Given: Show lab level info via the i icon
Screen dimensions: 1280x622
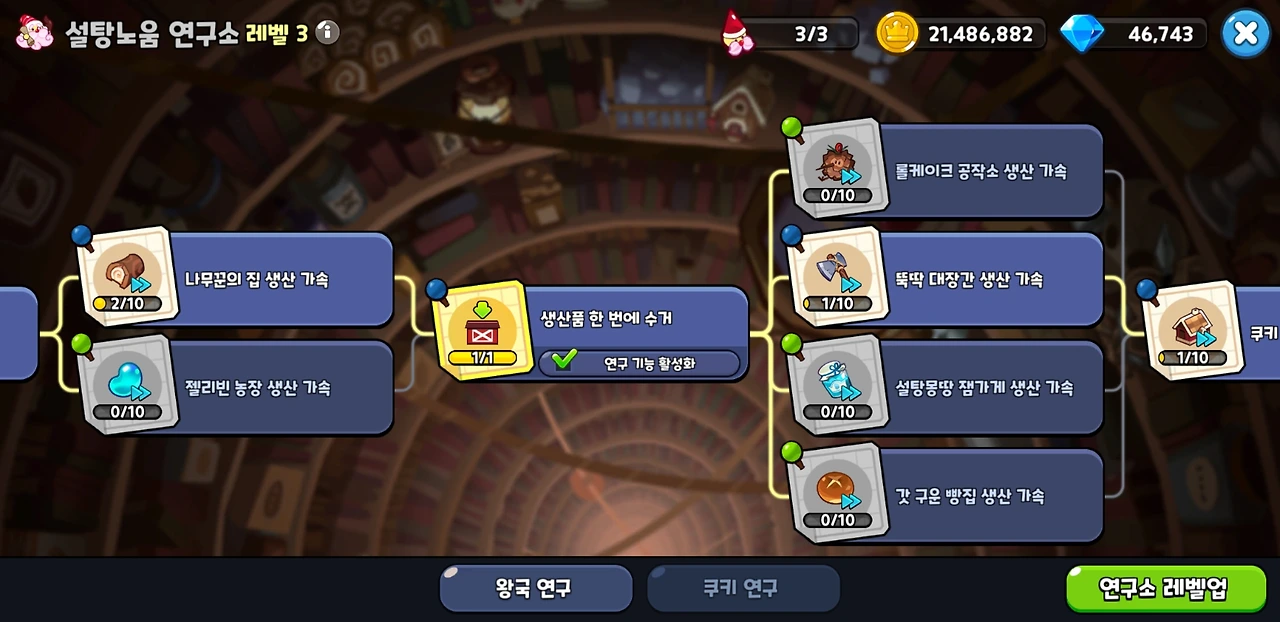Looking at the screenshot, I should tap(327, 33).
